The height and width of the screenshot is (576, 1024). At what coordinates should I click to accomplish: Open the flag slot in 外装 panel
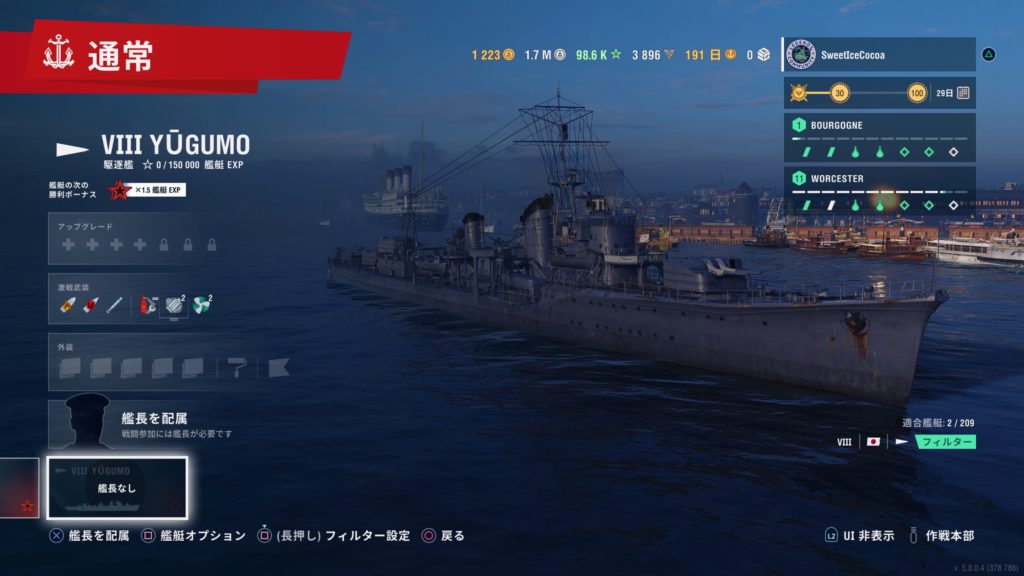point(278,368)
